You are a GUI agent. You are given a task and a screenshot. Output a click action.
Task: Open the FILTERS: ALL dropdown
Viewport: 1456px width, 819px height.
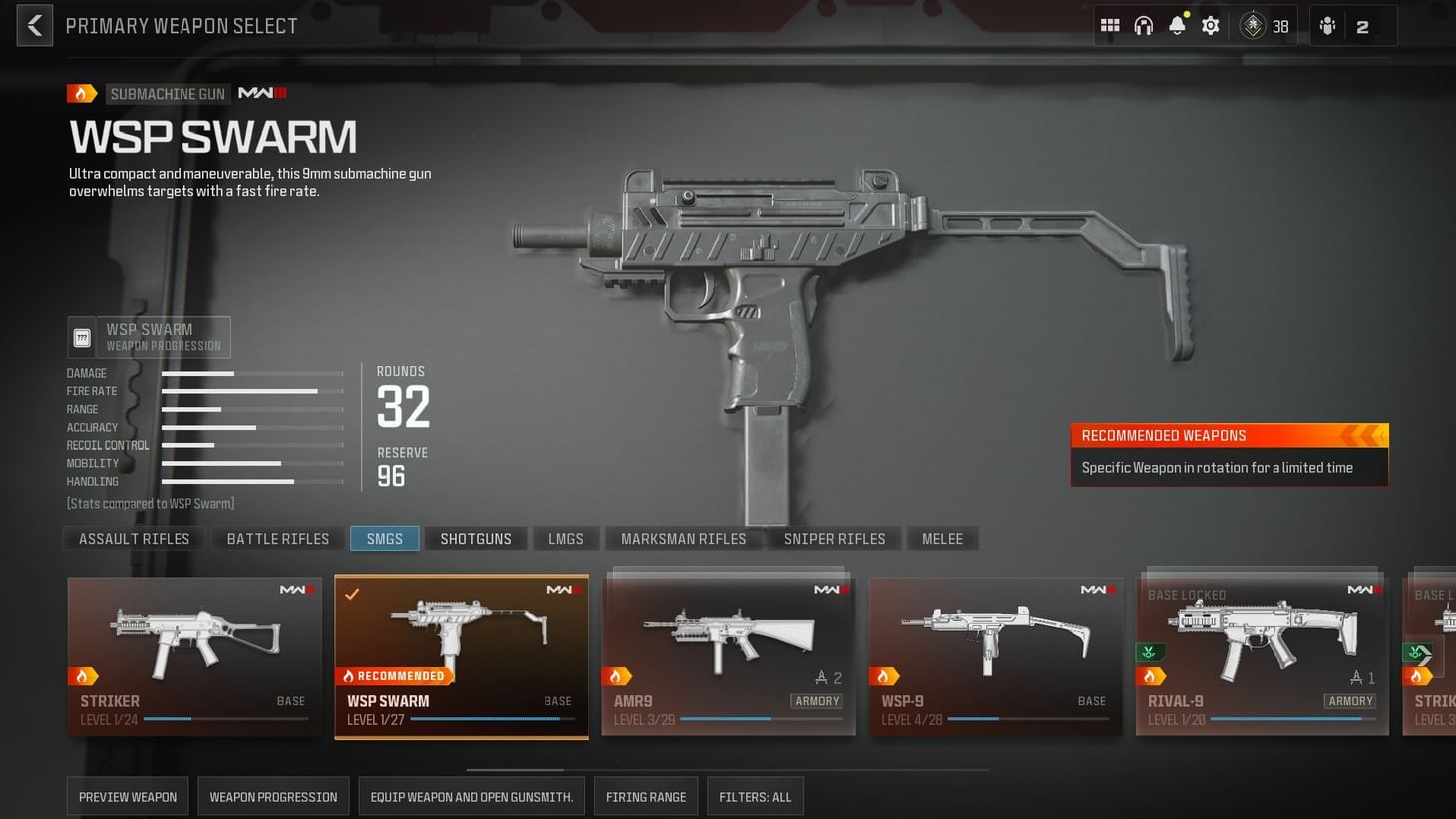(755, 796)
